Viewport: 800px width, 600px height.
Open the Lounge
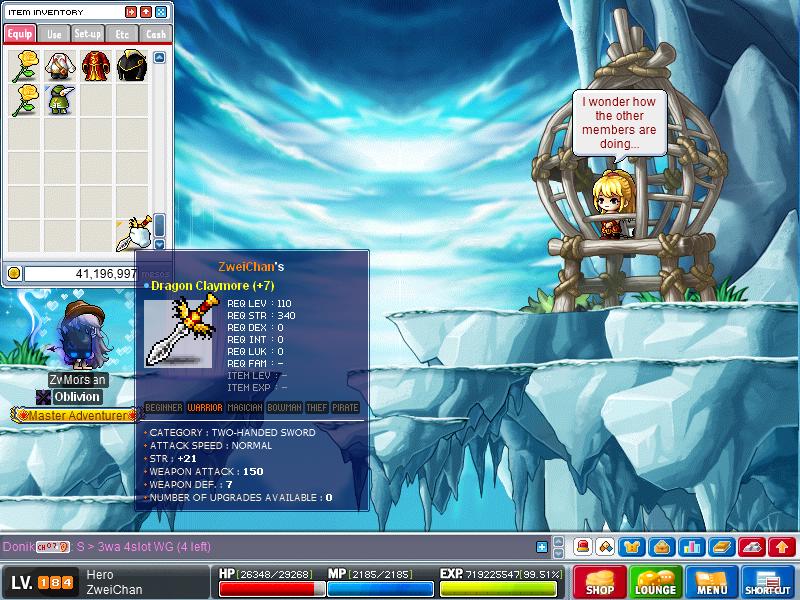(656, 582)
